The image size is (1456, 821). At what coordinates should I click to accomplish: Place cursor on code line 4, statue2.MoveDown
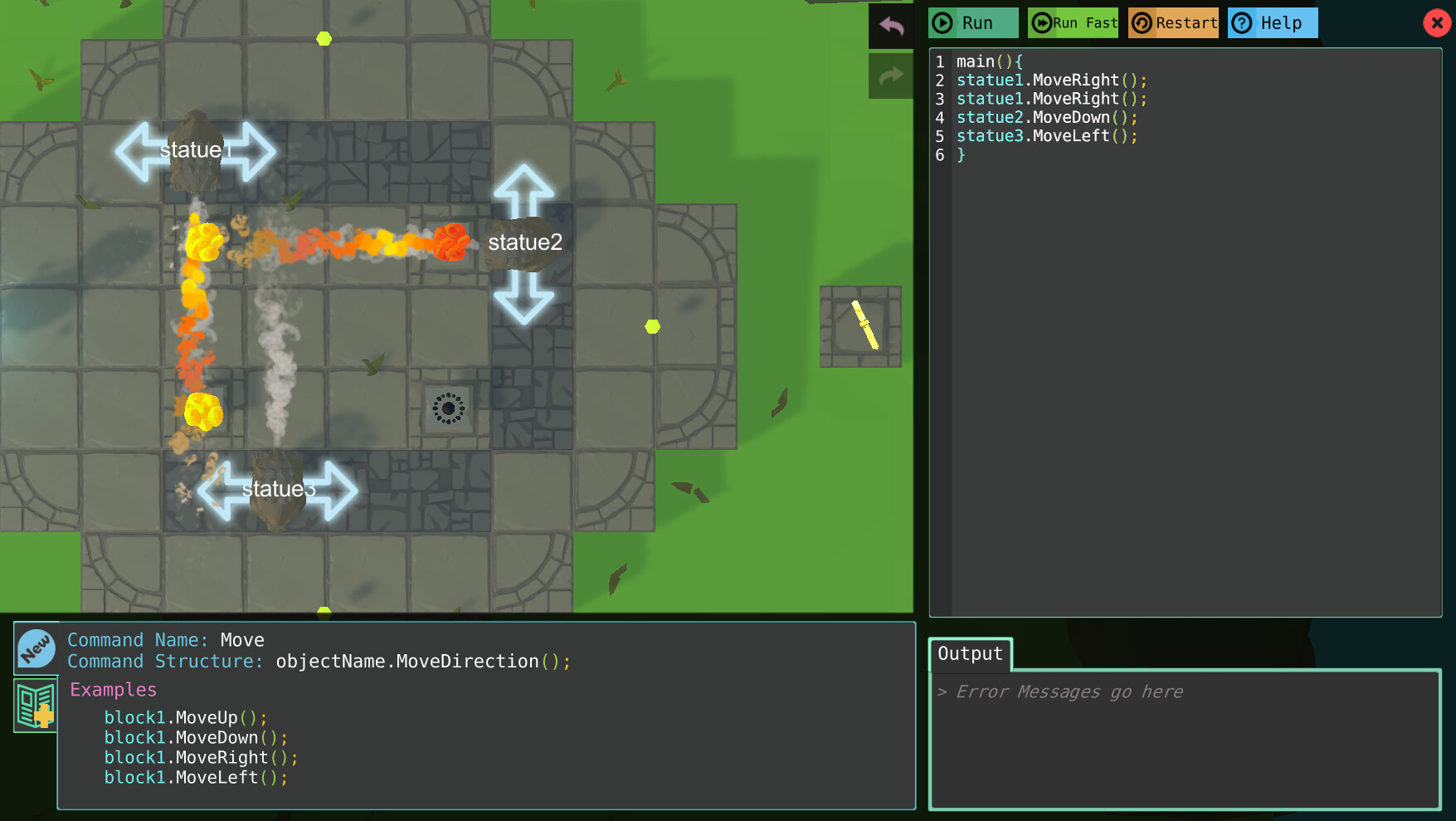tap(1045, 117)
